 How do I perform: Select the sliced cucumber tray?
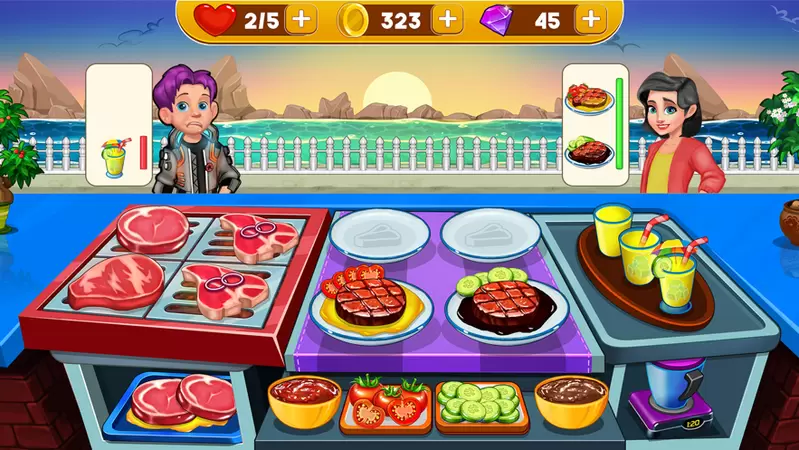(481, 403)
